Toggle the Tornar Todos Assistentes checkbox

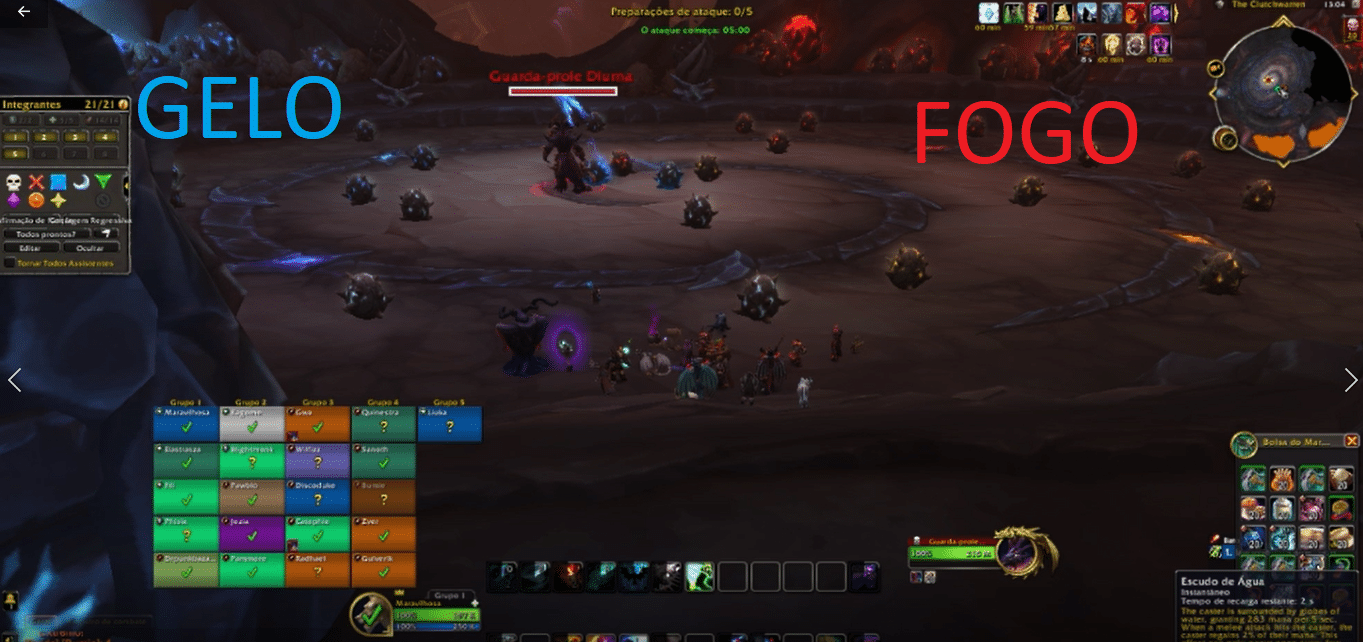click(x=10, y=263)
